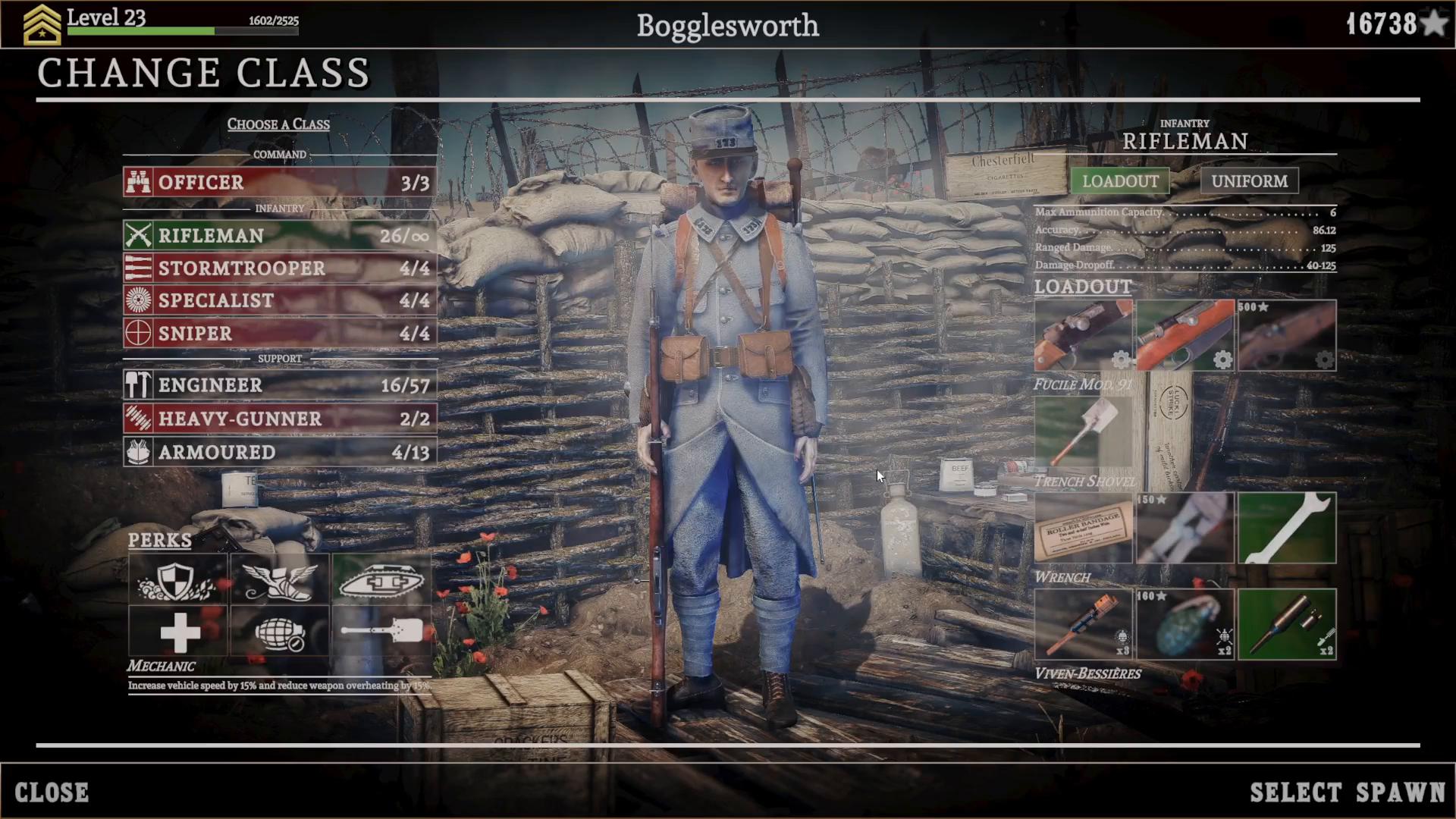Image resolution: width=1456 pixels, height=819 pixels.
Task: Switch to the Uniform tab
Action: [1249, 181]
